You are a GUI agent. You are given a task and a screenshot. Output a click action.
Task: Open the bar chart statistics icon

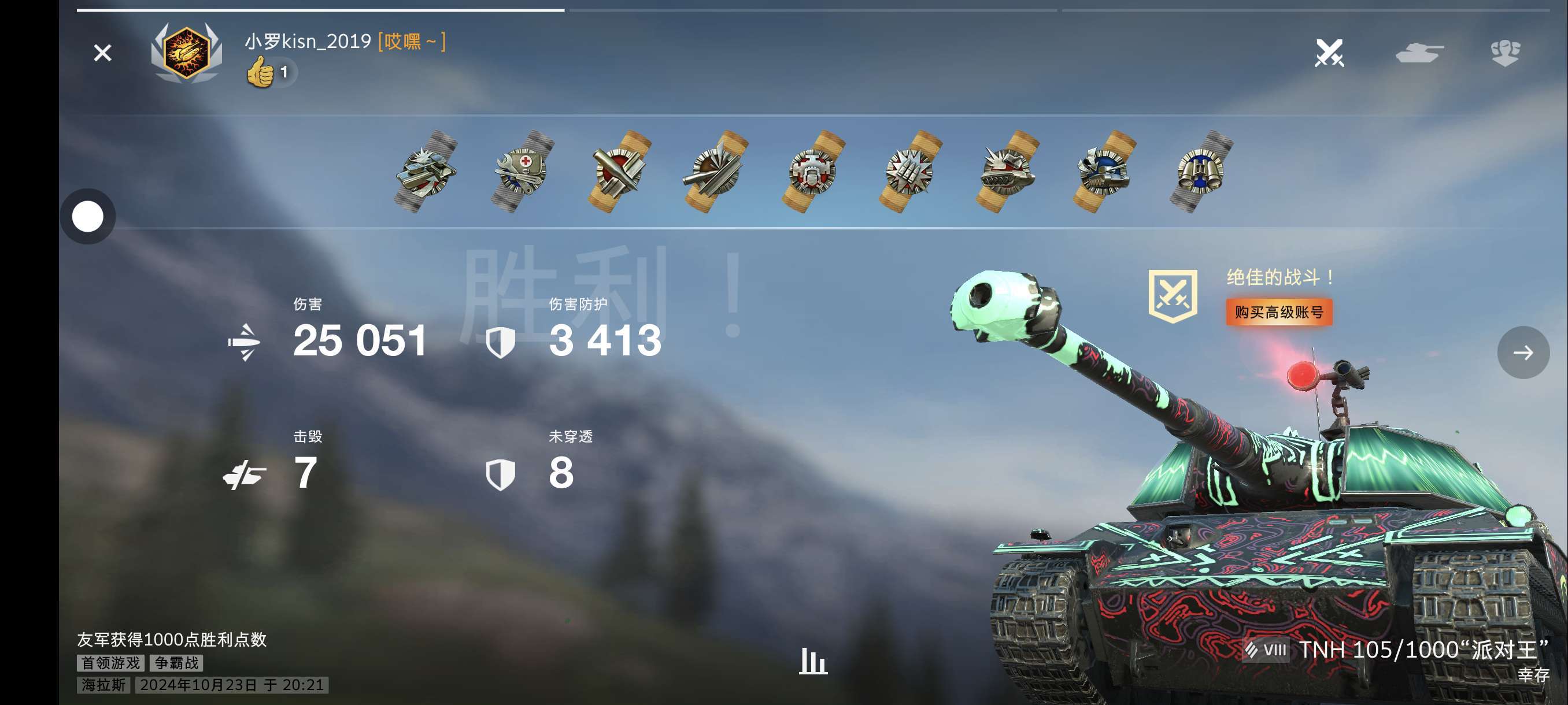click(x=812, y=661)
